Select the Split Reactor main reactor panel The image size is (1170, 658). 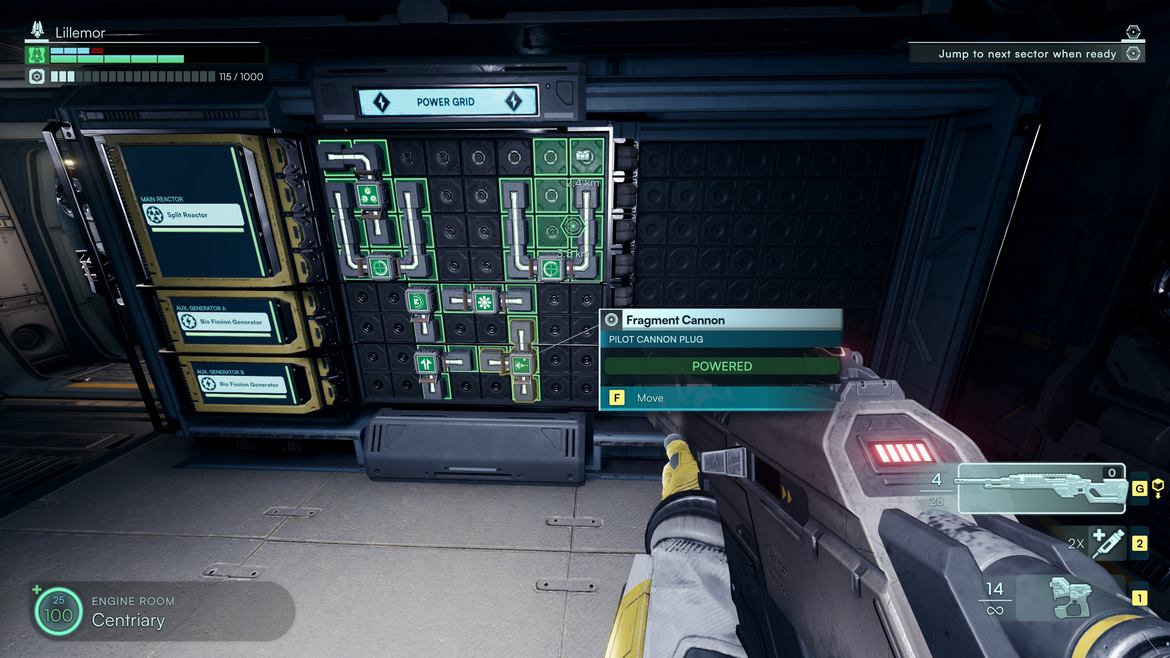[x=195, y=214]
